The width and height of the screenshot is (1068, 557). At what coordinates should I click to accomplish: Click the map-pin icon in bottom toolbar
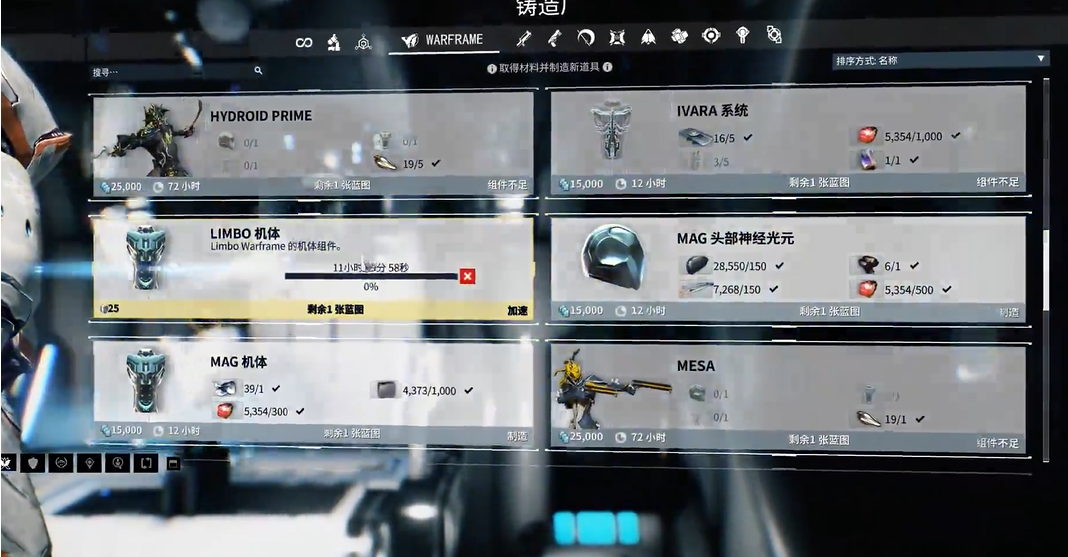click(x=91, y=463)
